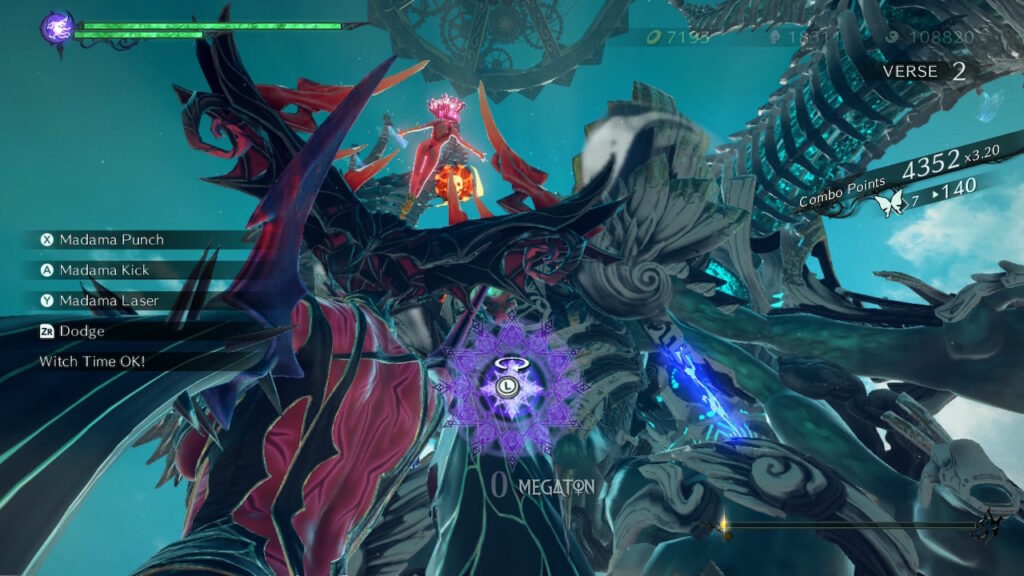Select the Madama Punch command
Image resolution: width=1024 pixels, height=576 pixels.
click(110, 240)
